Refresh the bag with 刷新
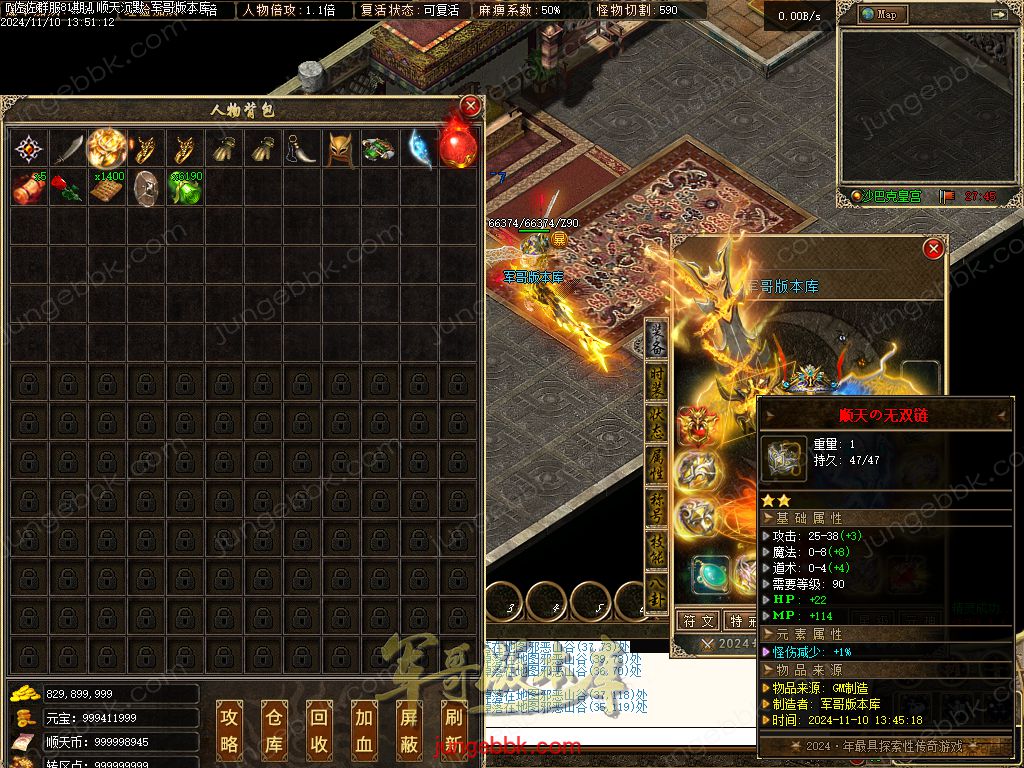The height and width of the screenshot is (768, 1024). pos(453,730)
